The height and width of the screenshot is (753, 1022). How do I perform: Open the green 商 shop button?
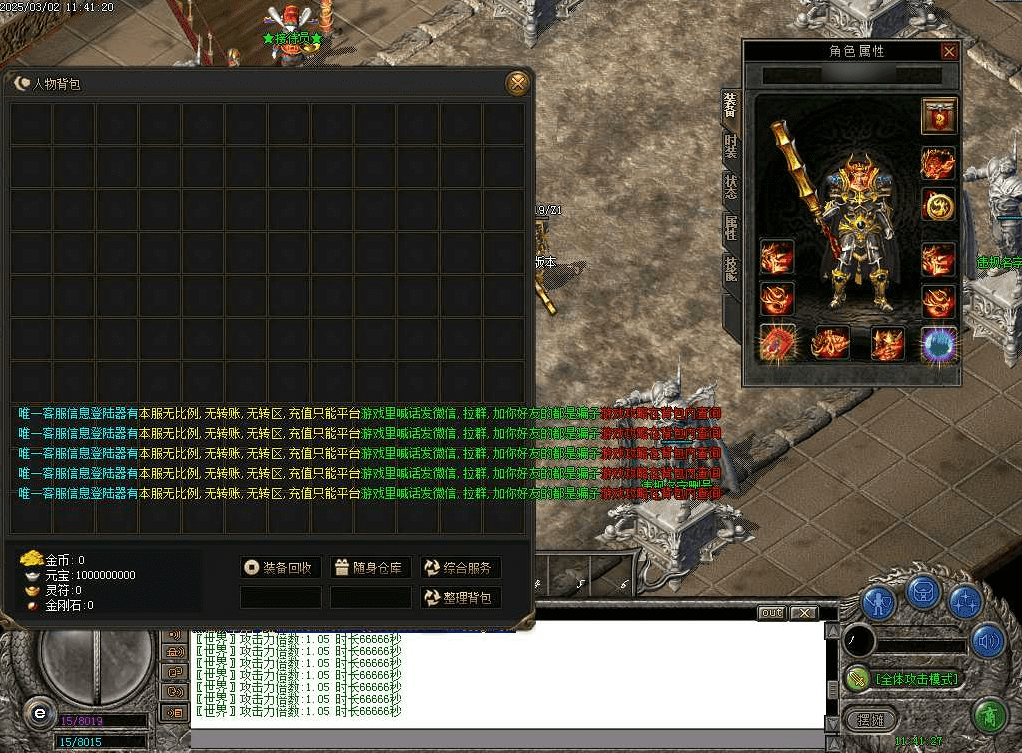pos(988,716)
